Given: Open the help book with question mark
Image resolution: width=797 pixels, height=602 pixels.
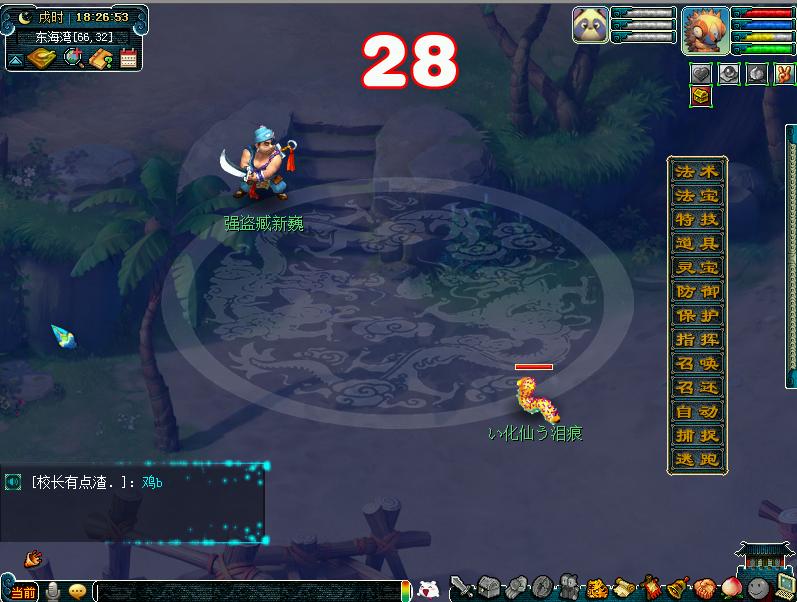Looking at the screenshot, I should (101, 58).
